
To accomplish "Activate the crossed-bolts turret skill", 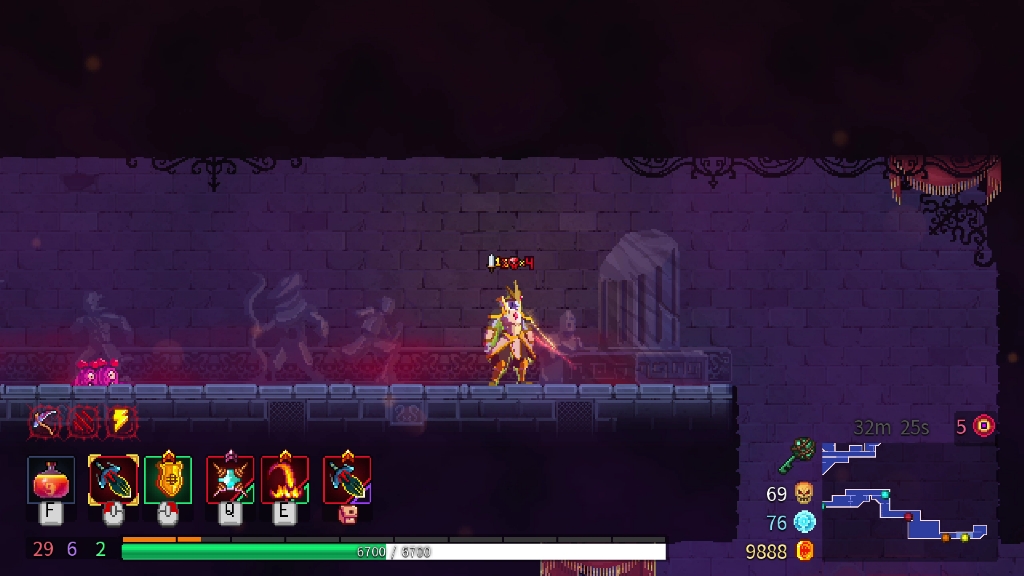I will [x=230, y=480].
